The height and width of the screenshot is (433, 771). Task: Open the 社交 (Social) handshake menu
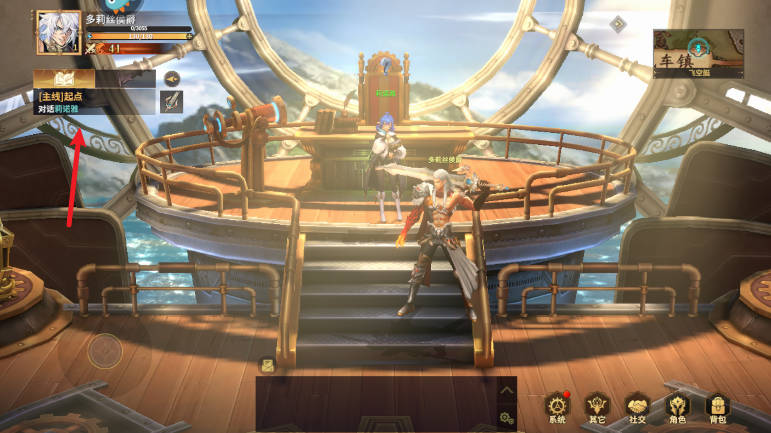pos(638,406)
